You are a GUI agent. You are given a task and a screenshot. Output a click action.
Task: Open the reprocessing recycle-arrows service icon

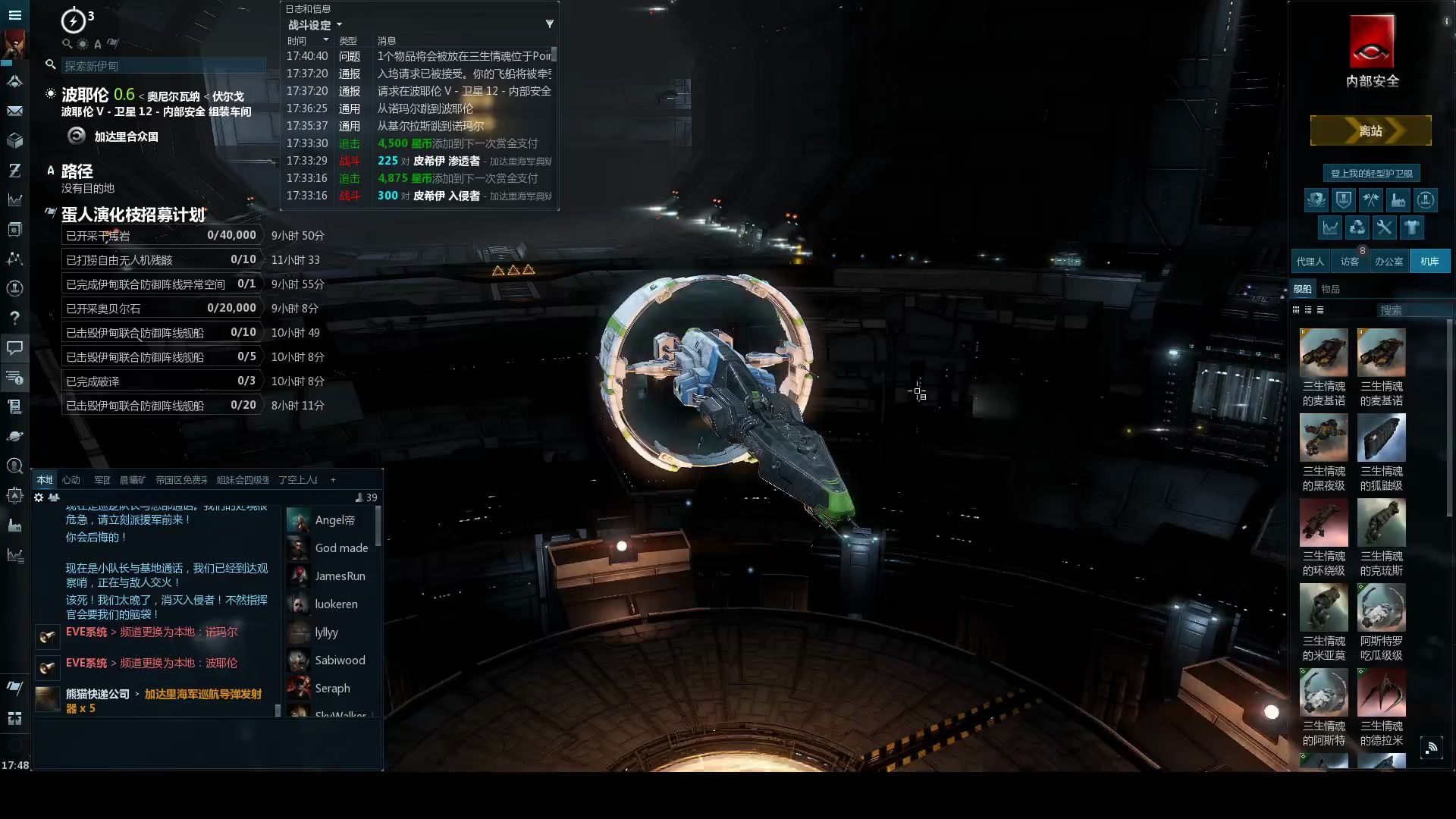(1357, 227)
